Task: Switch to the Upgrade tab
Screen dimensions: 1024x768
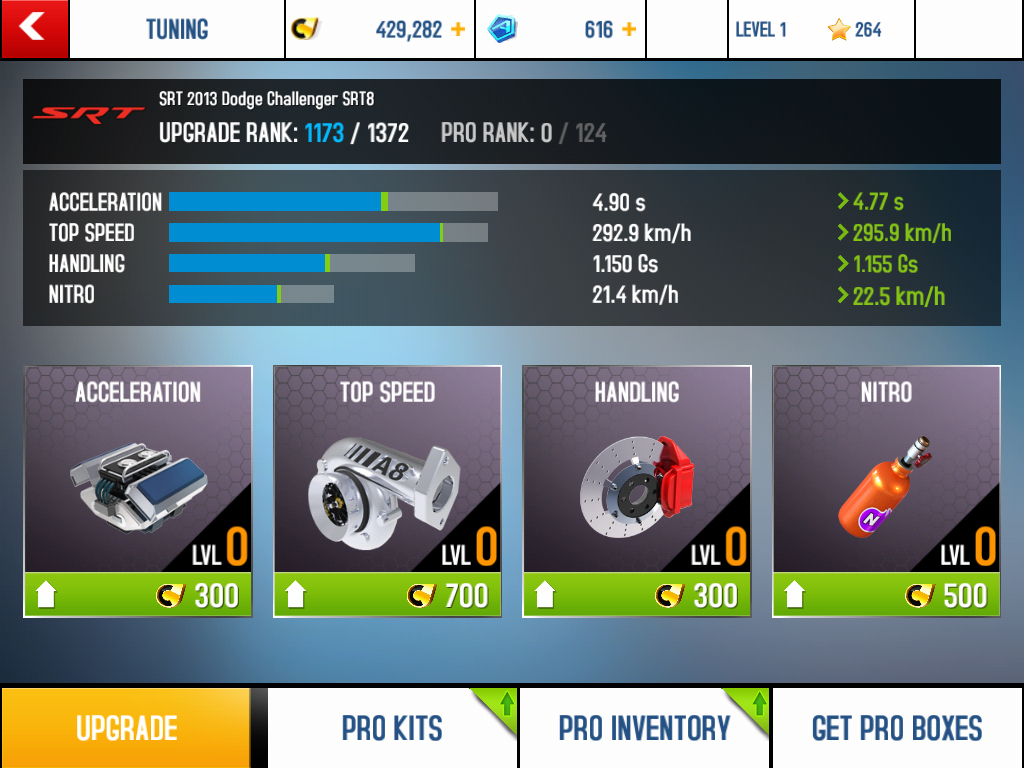Action: [x=126, y=728]
